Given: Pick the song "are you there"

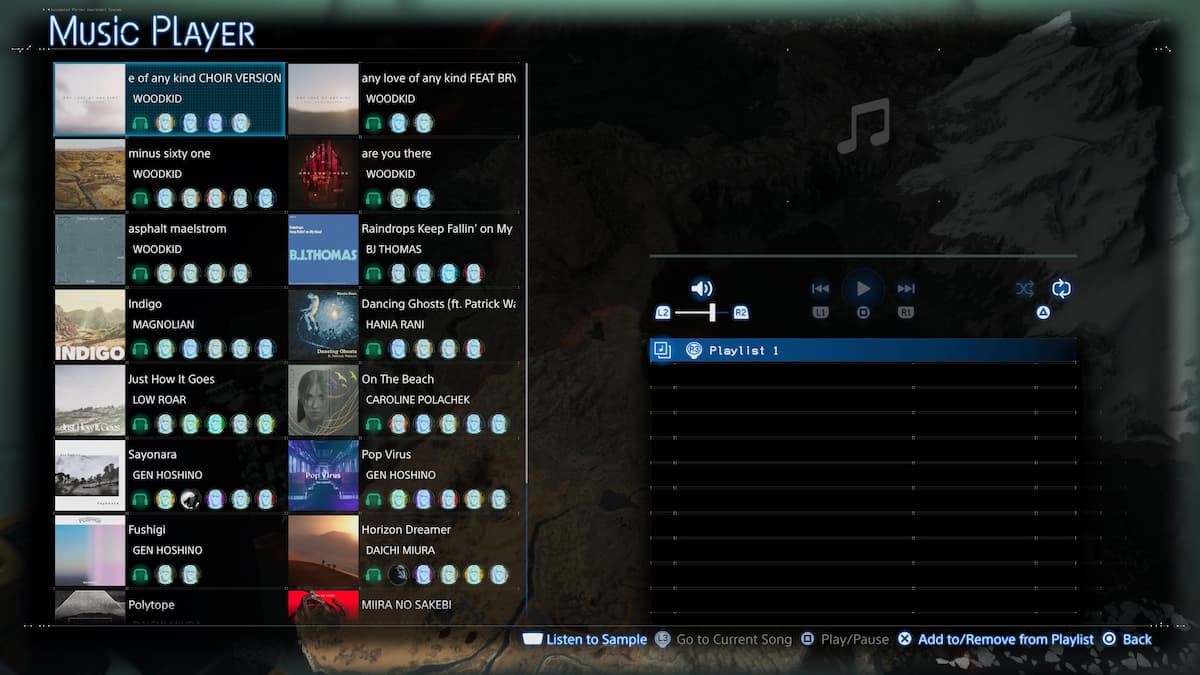Looking at the screenshot, I should (404, 174).
